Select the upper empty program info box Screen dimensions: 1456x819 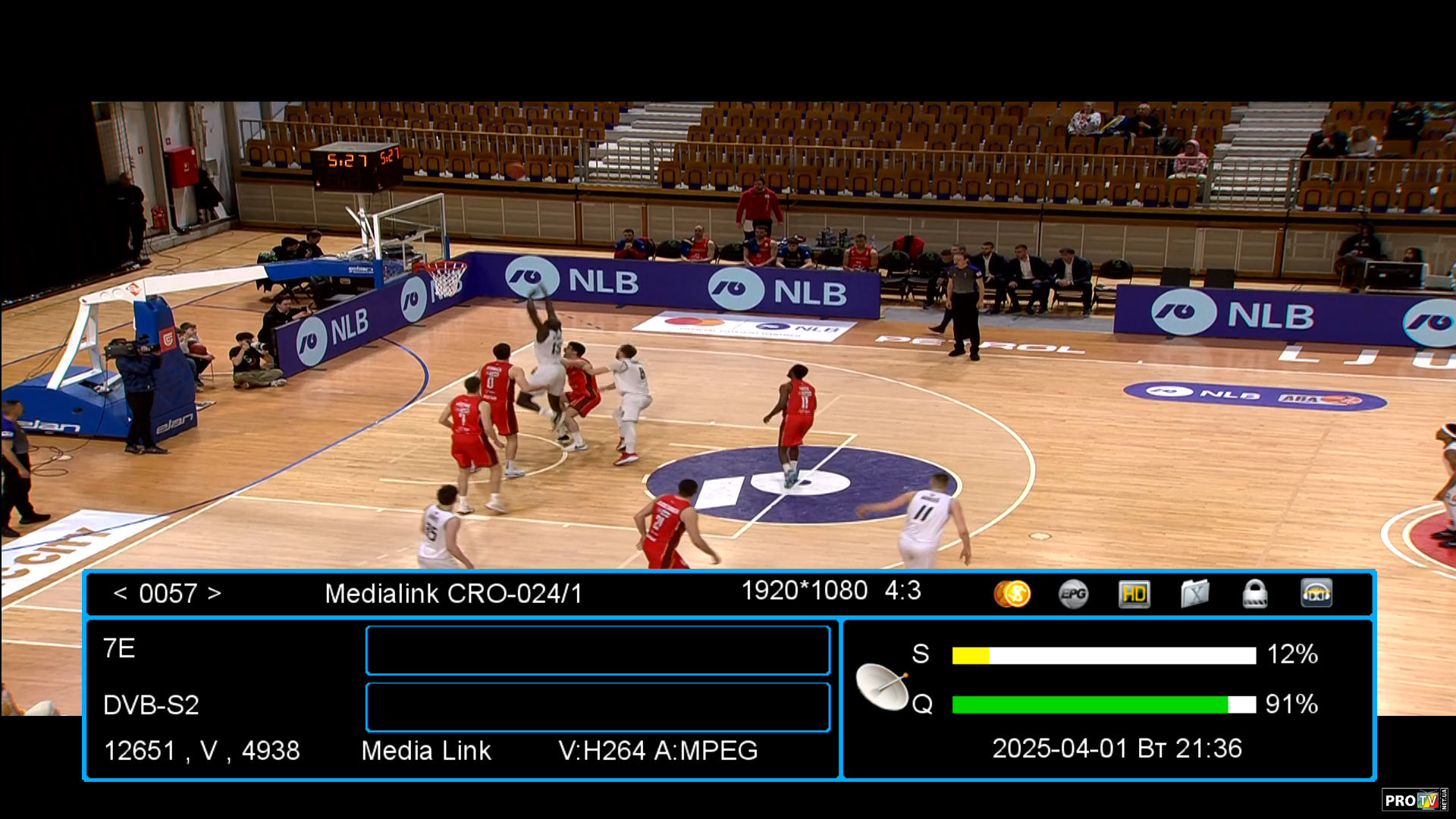[x=598, y=650]
